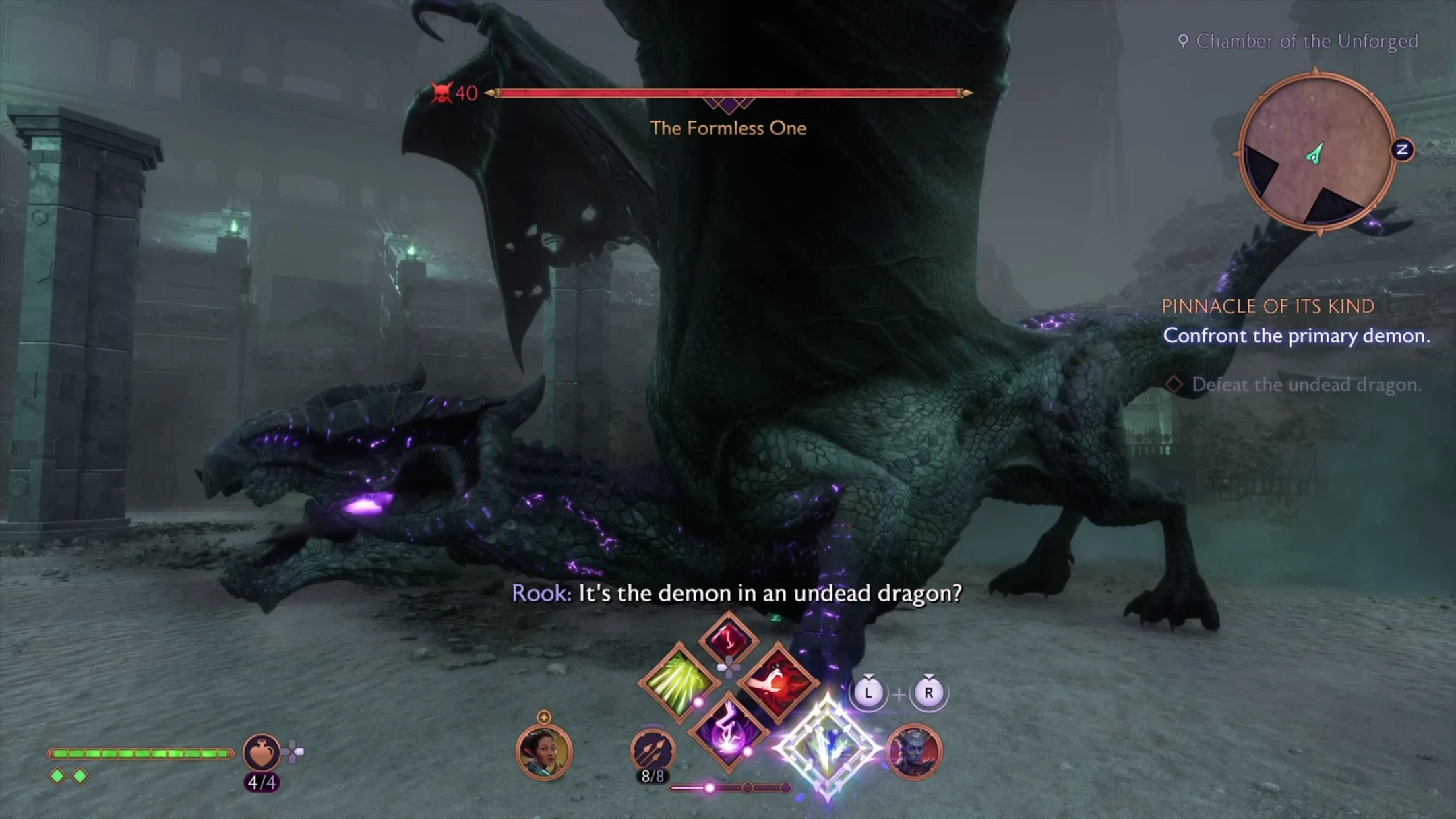This screenshot has width=1456, height=819.
Task: Select the arrows ammo icon showing 8/8
Action: point(653,750)
